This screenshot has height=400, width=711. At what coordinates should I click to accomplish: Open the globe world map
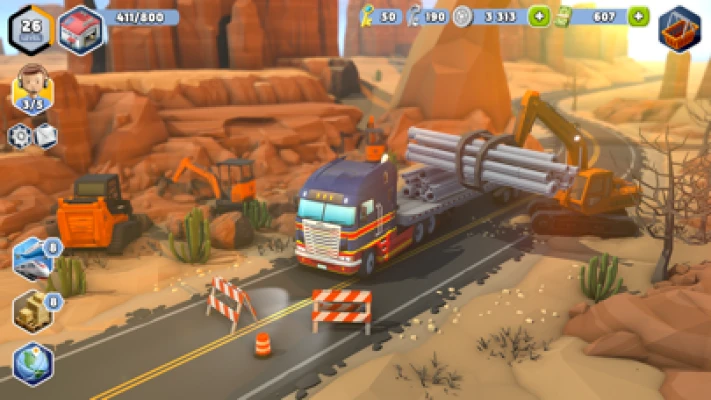33,363
